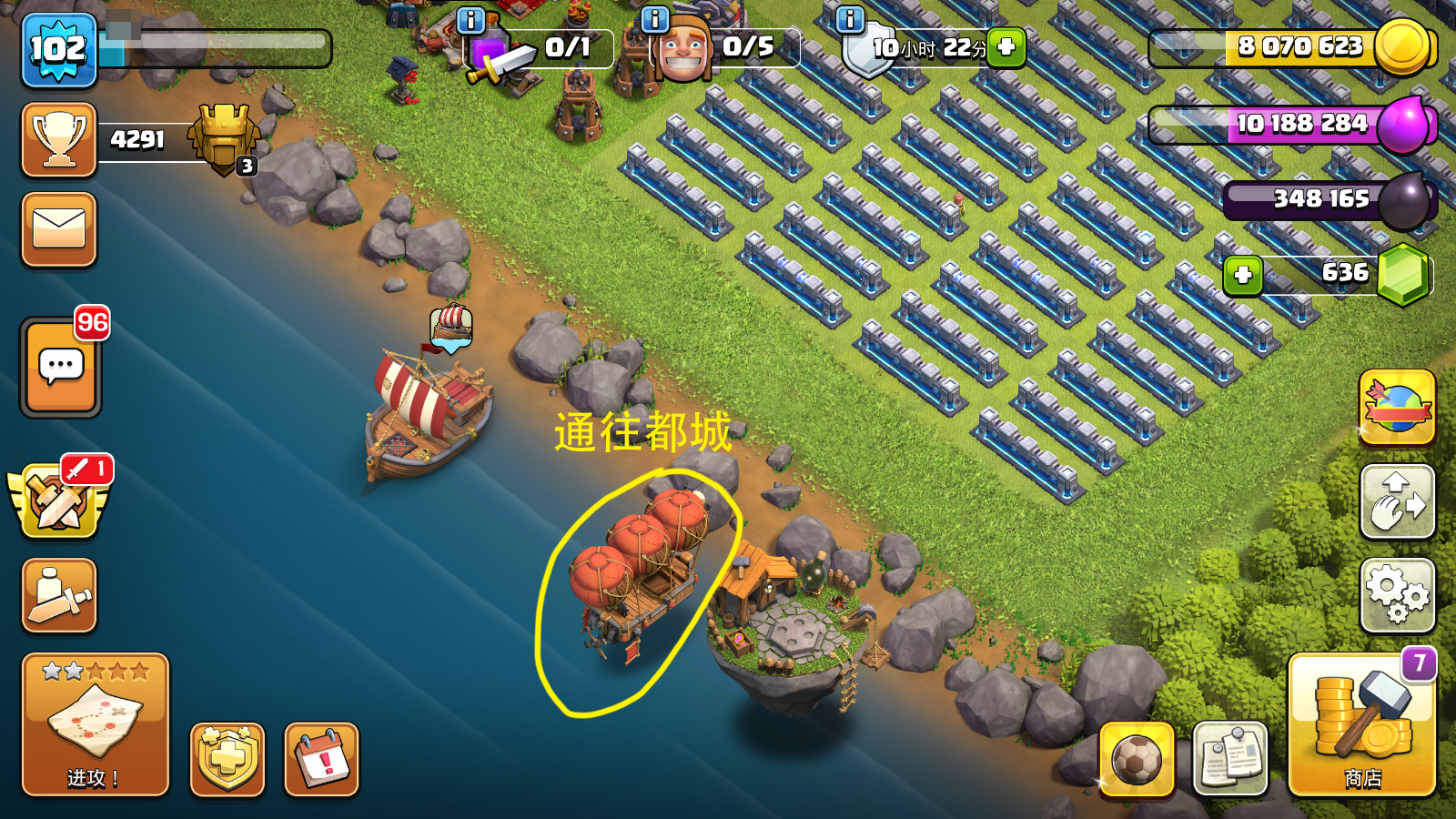Tap the Attack map button
The image size is (1456, 819).
(95, 724)
